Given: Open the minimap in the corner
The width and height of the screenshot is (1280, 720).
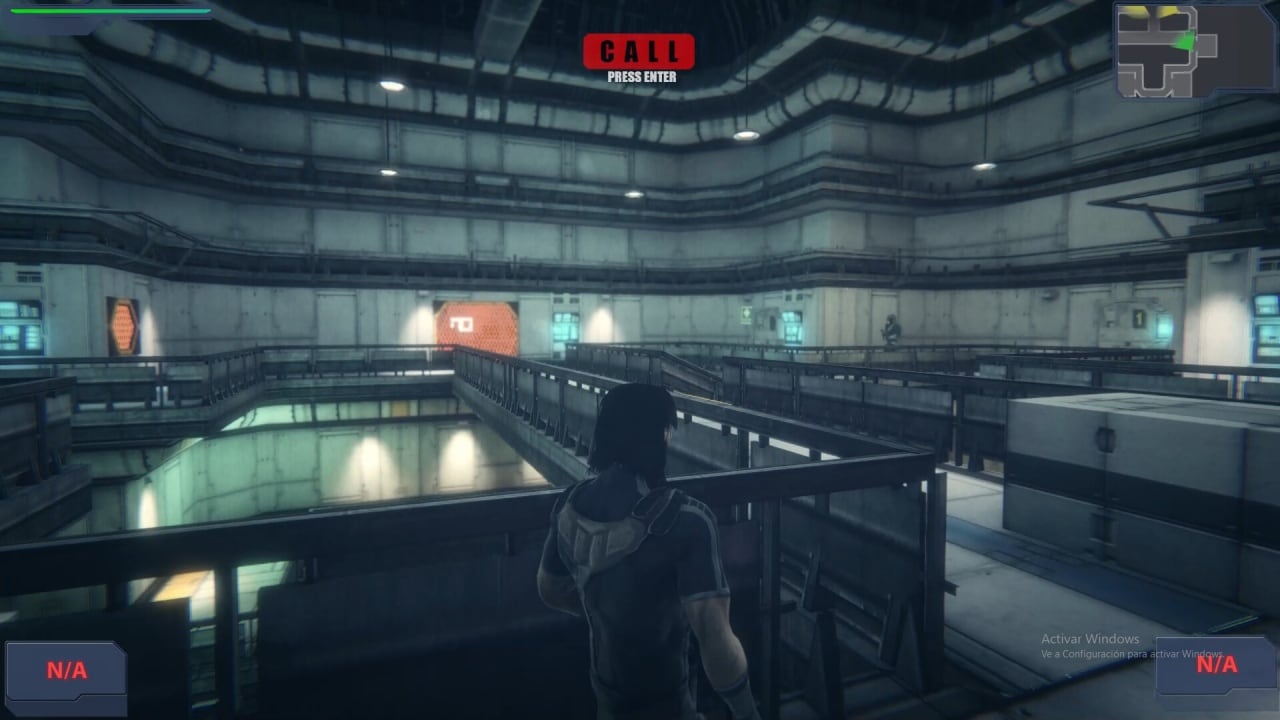Looking at the screenshot, I should [1165, 50].
